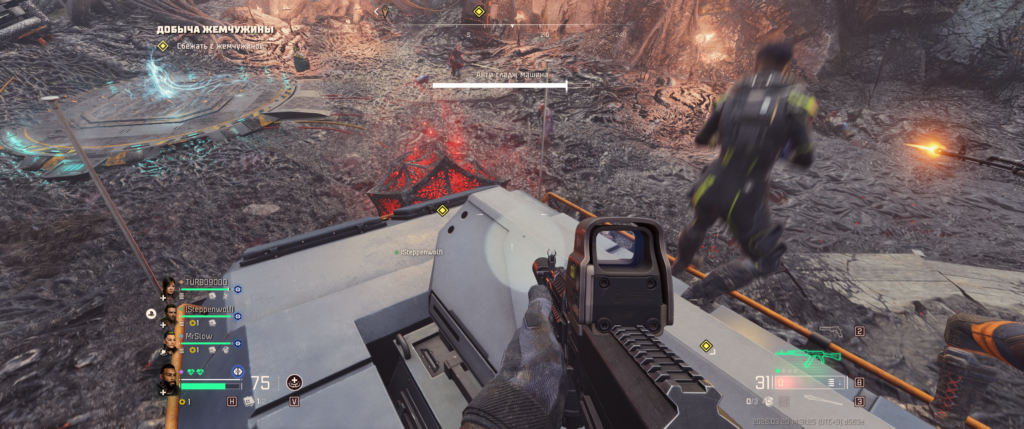1024x429 pixels.
Task: Select |Steppenwolf|'s teammate portrait
Action: pyautogui.click(x=170, y=315)
